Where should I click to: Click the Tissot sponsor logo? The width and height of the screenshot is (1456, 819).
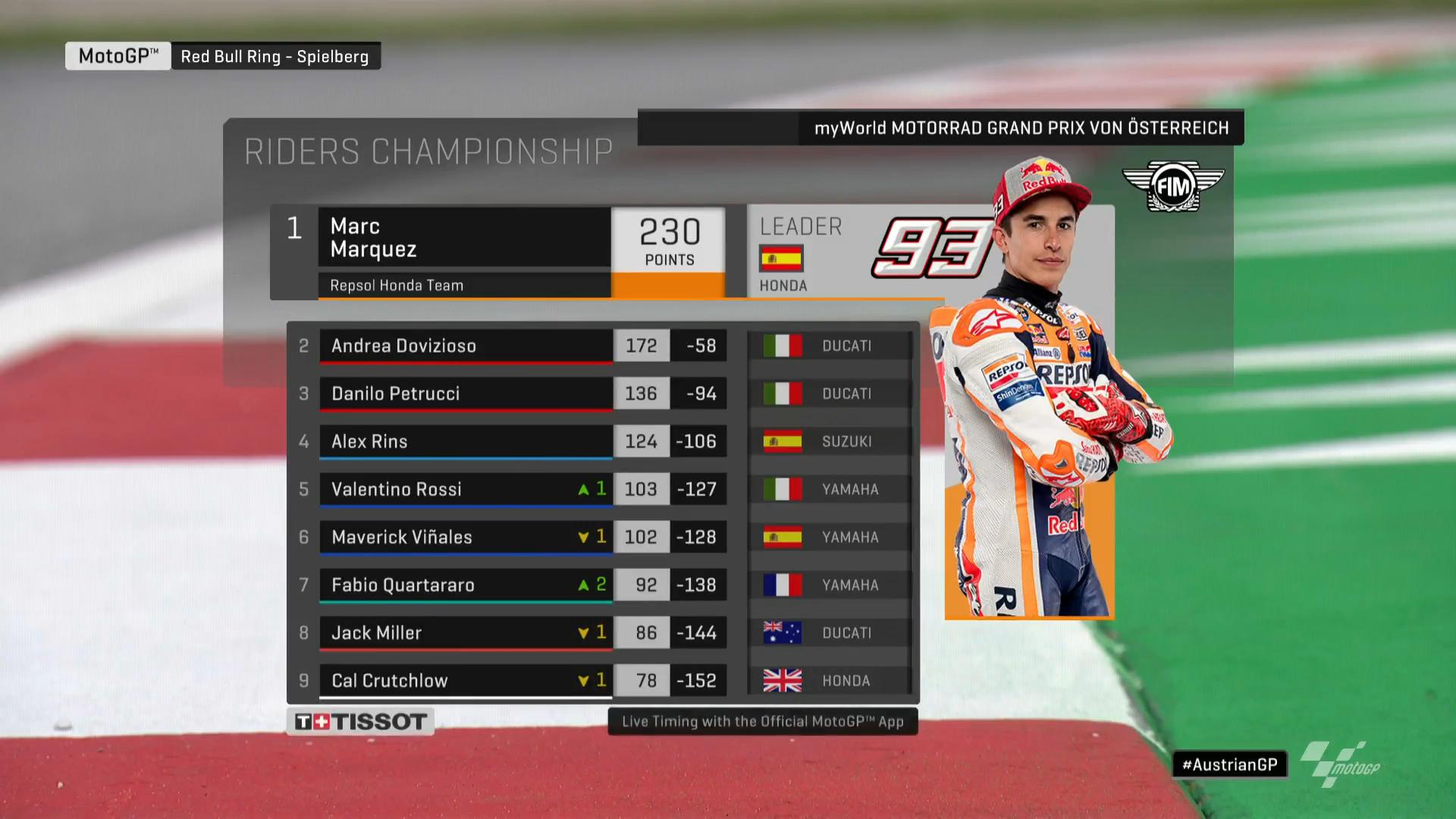tap(360, 721)
